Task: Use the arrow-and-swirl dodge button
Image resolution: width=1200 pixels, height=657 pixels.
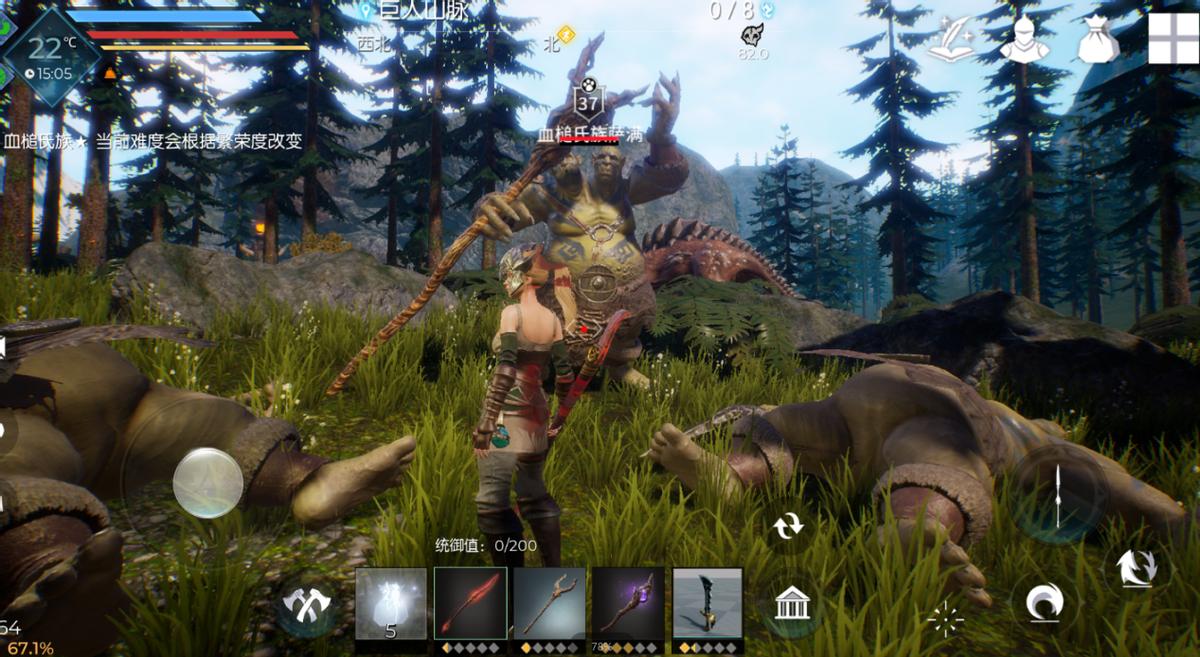Action: [1136, 568]
